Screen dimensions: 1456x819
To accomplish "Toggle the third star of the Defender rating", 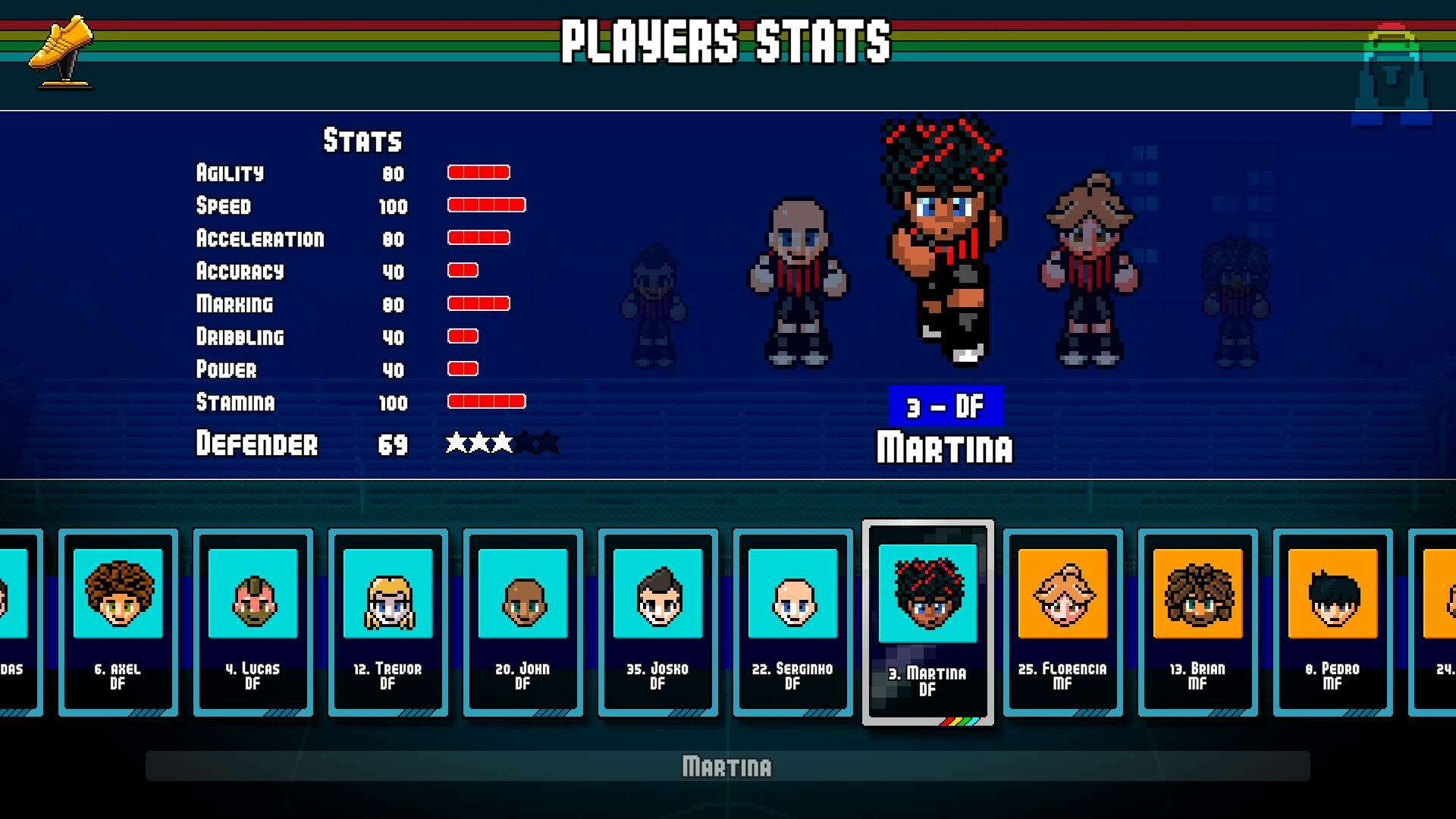I will pyautogui.click(x=501, y=443).
